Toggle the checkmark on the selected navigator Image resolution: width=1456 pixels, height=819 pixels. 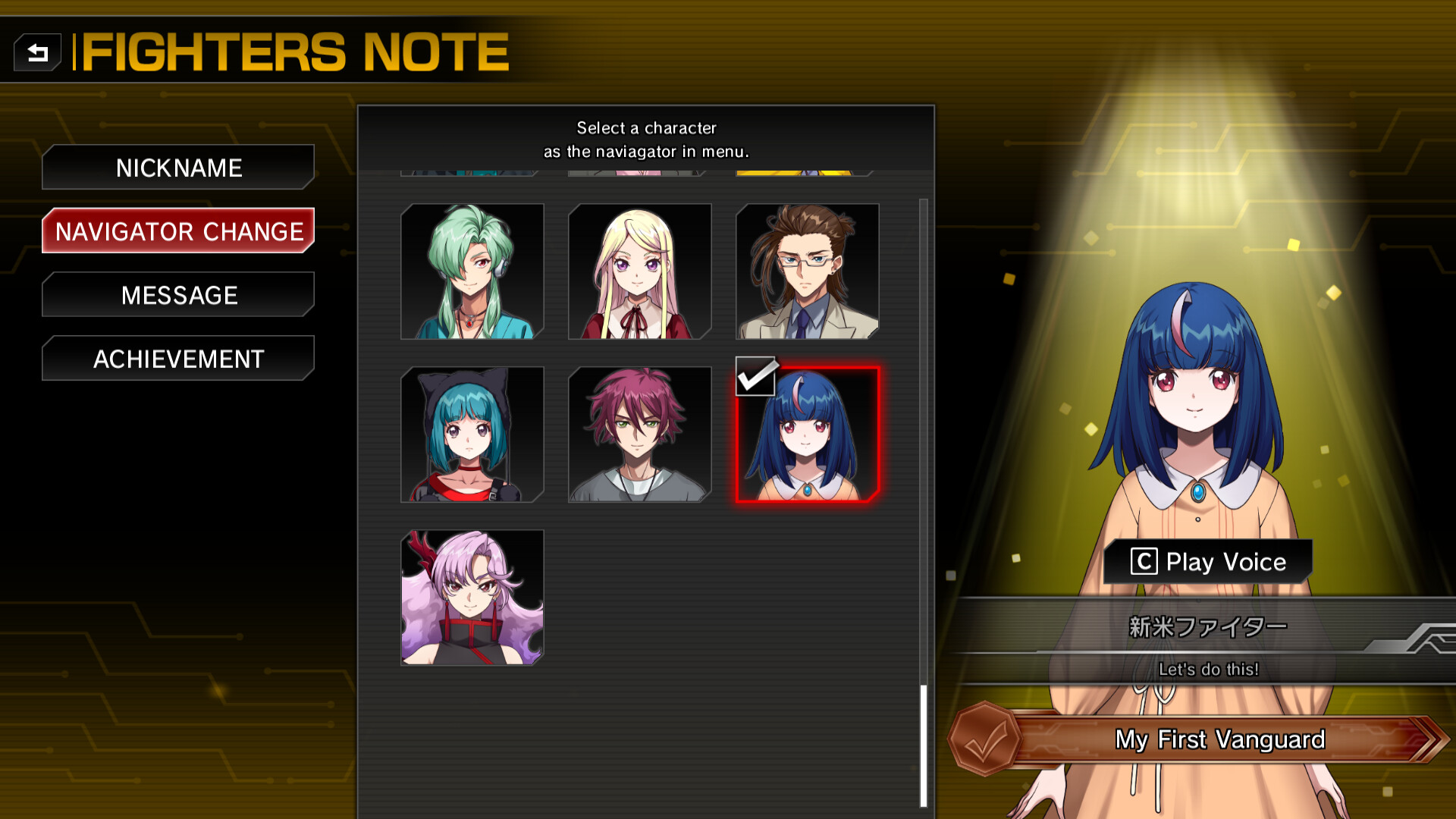click(755, 377)
